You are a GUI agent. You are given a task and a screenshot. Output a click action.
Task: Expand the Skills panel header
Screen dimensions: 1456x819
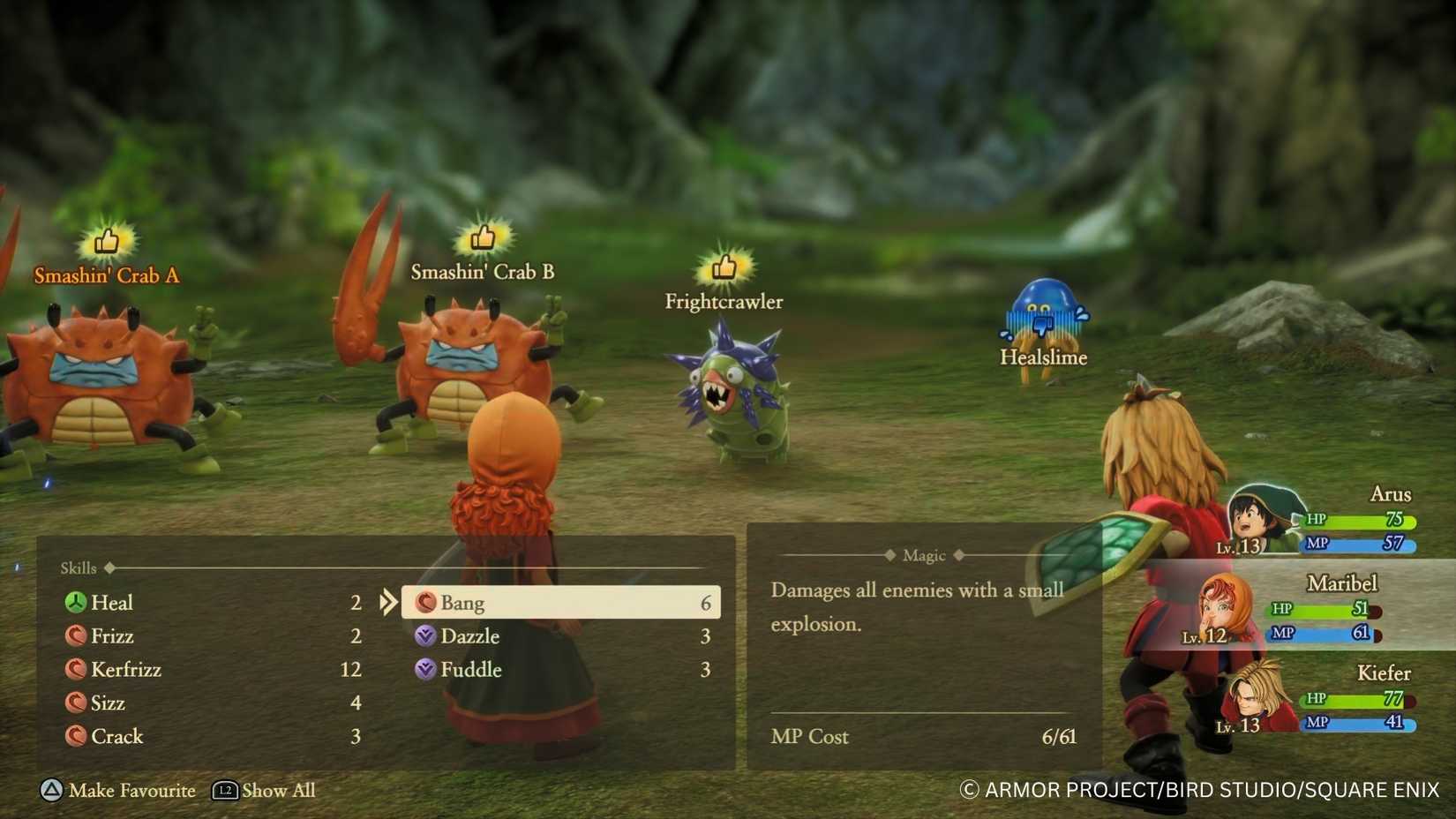[x=79, y=567]
